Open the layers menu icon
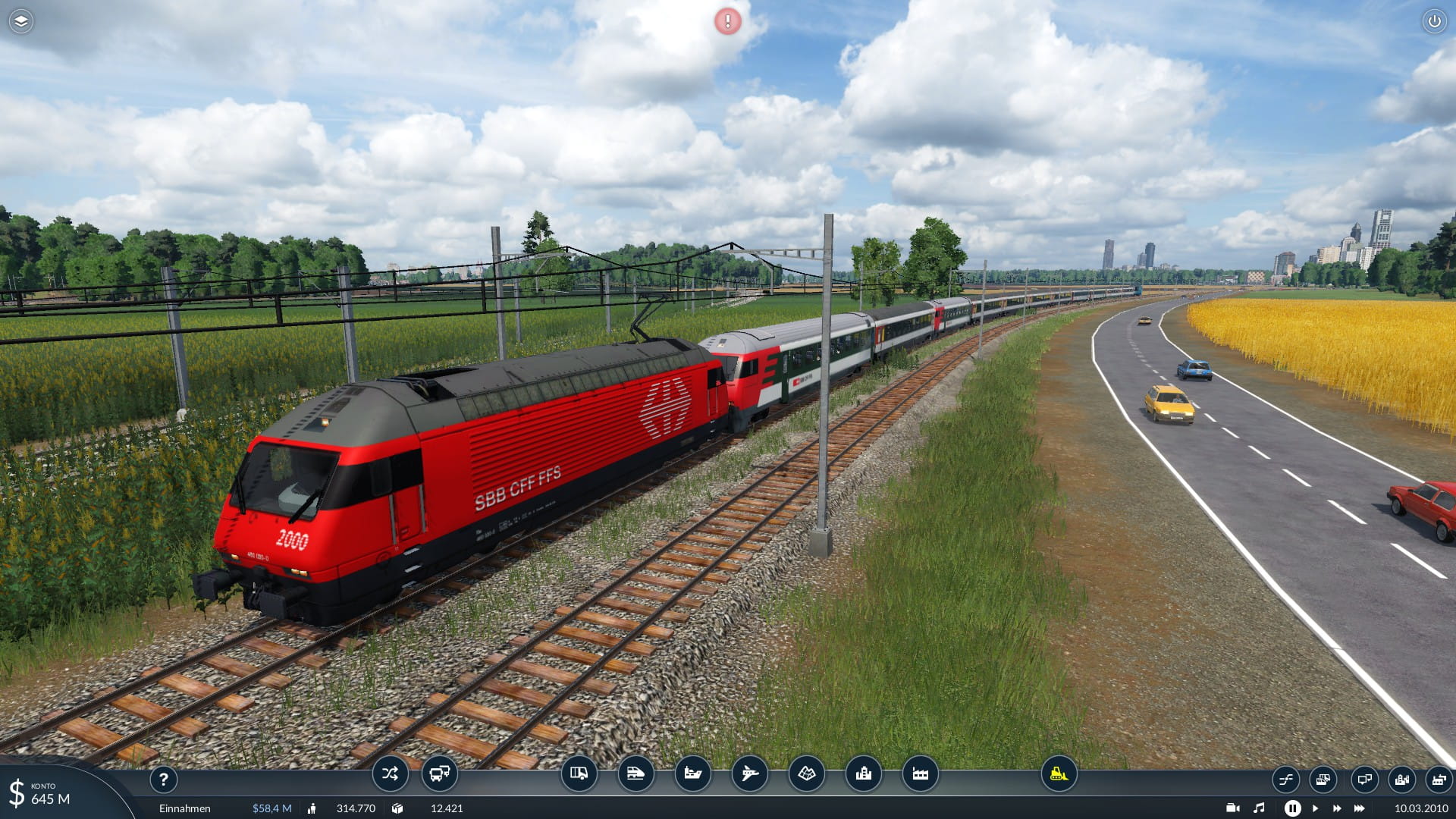 pos(21,21)
